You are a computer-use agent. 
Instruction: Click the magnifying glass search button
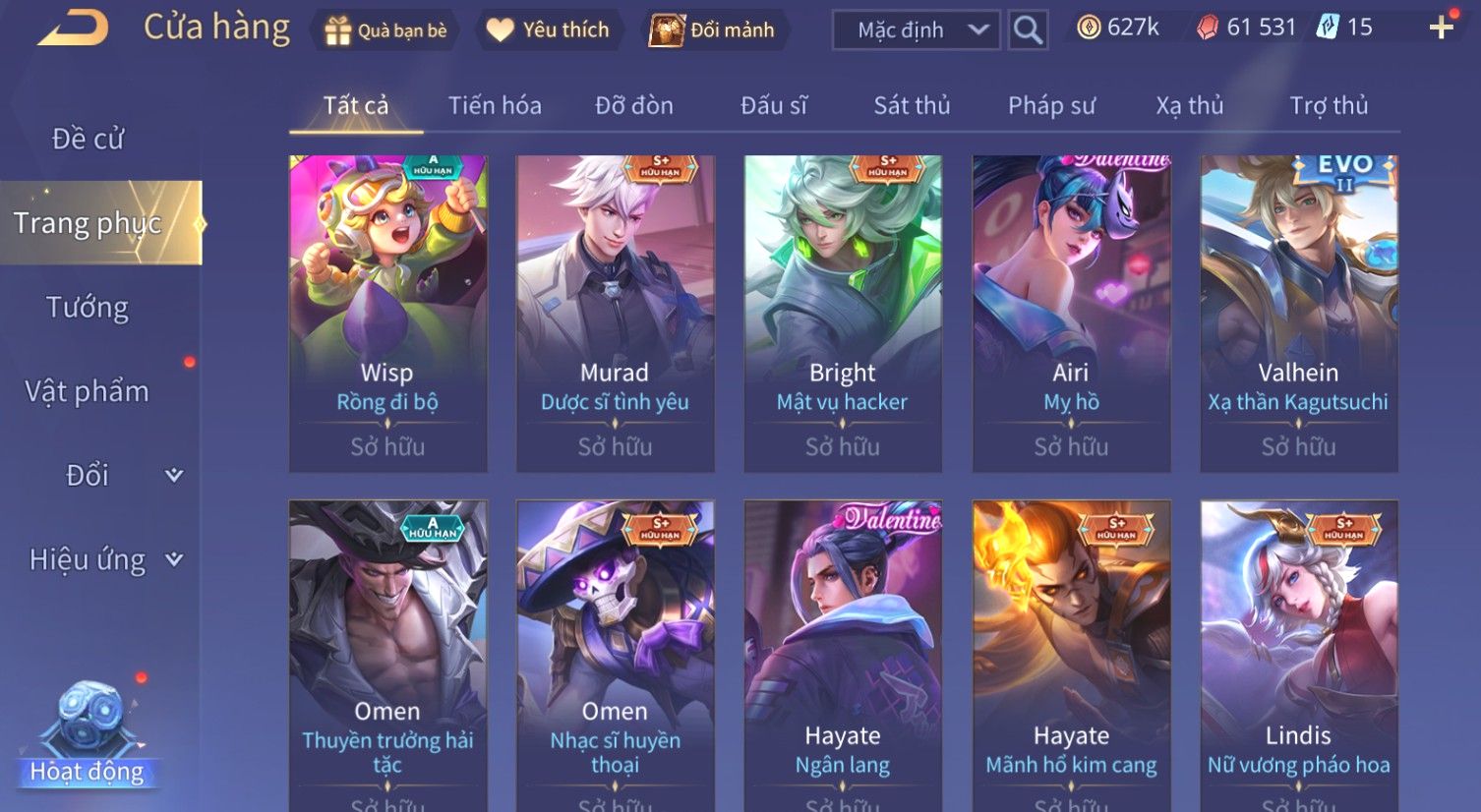[x=1028, y=30]
